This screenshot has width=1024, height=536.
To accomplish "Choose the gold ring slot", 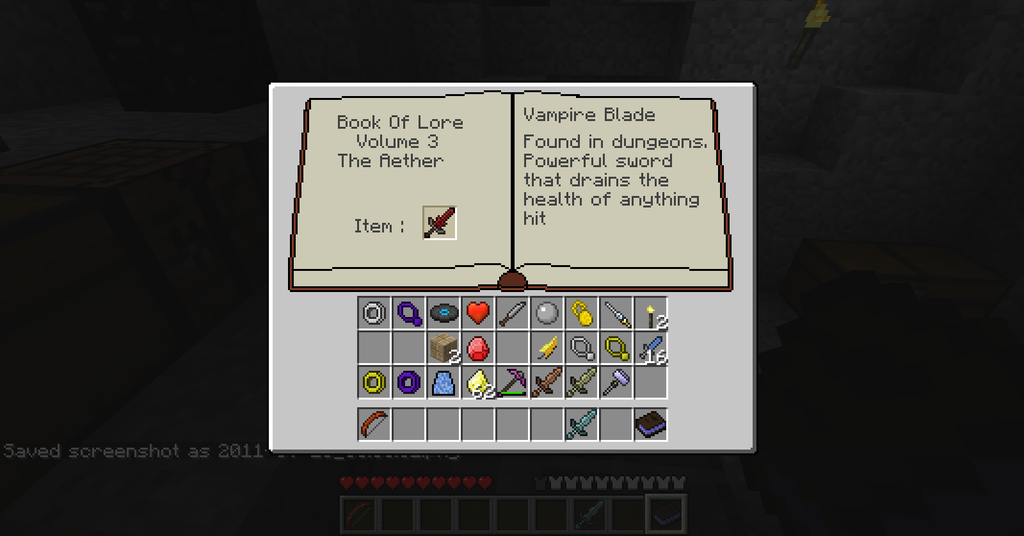I will (x=374, y=382).
